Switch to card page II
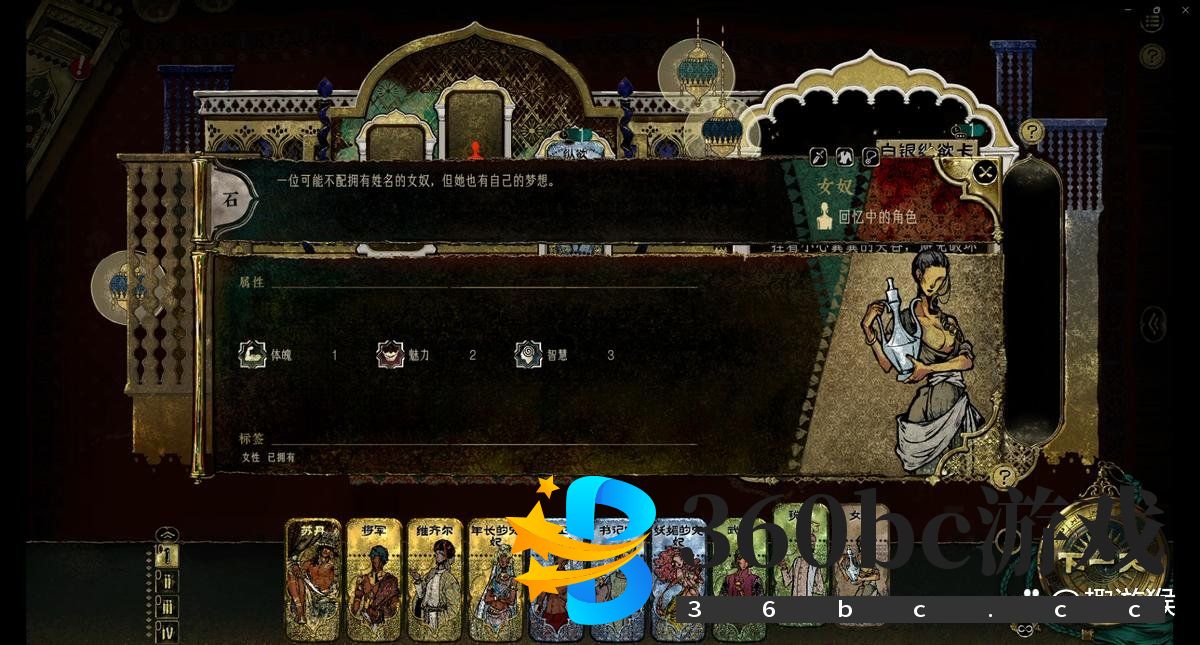This screenshot has width=1200, height=645. click(x=169, y=582)
